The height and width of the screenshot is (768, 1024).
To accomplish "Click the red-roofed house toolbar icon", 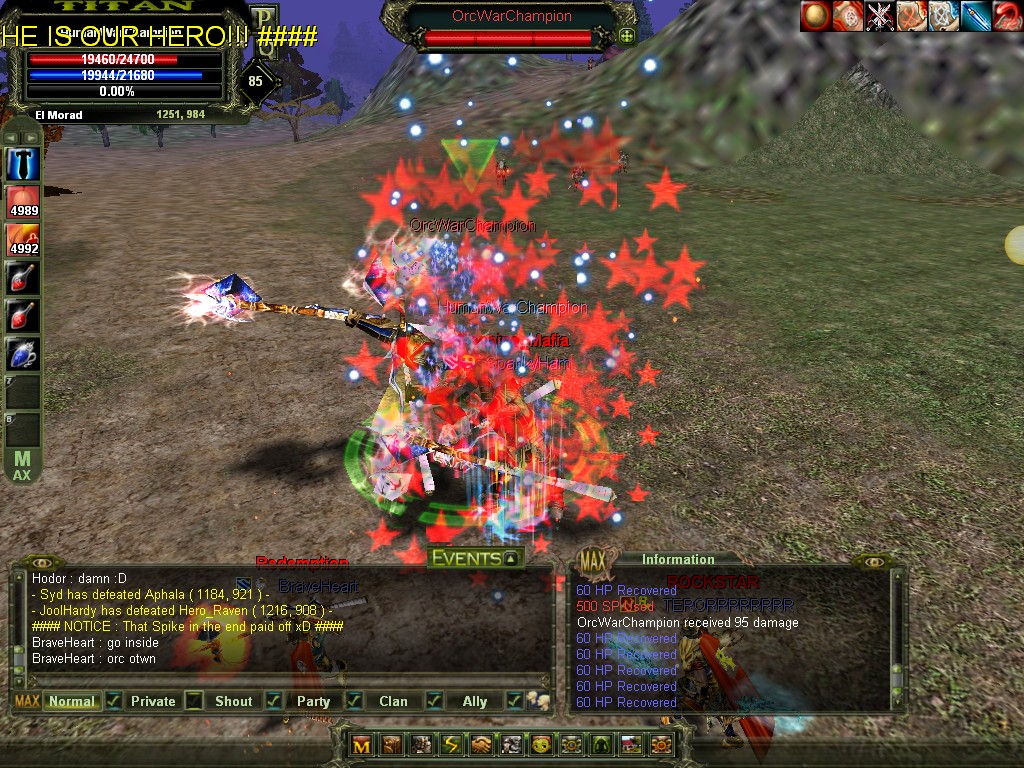I will [x=631, y=744].
